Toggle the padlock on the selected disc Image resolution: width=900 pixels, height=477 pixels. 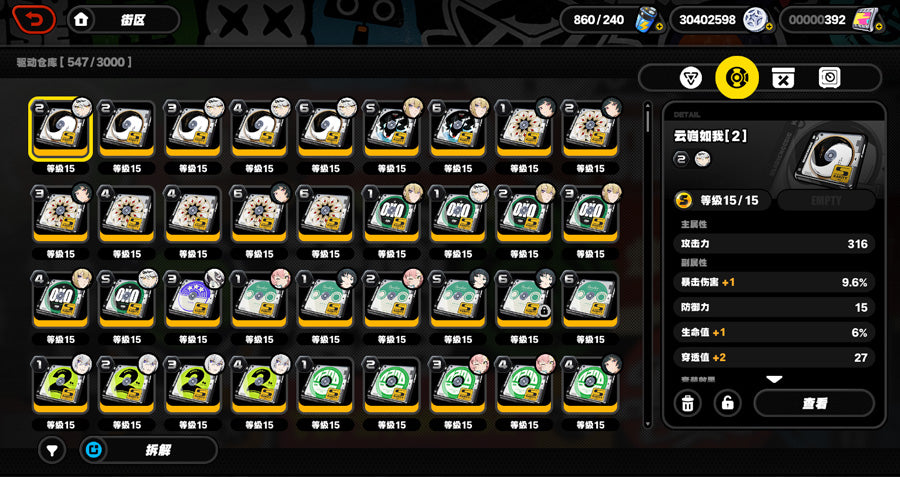[x=729, y=403]
